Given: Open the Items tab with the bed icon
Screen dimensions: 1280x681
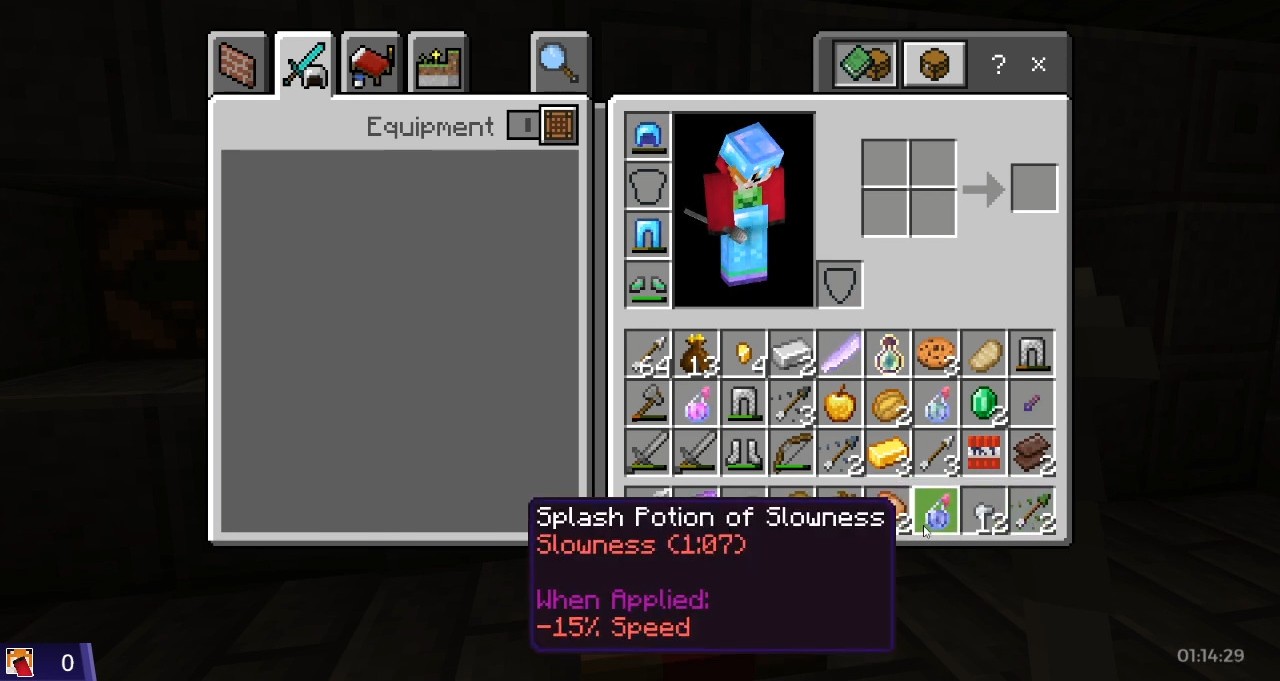Looking at the screenshot, I should [371, 66].
